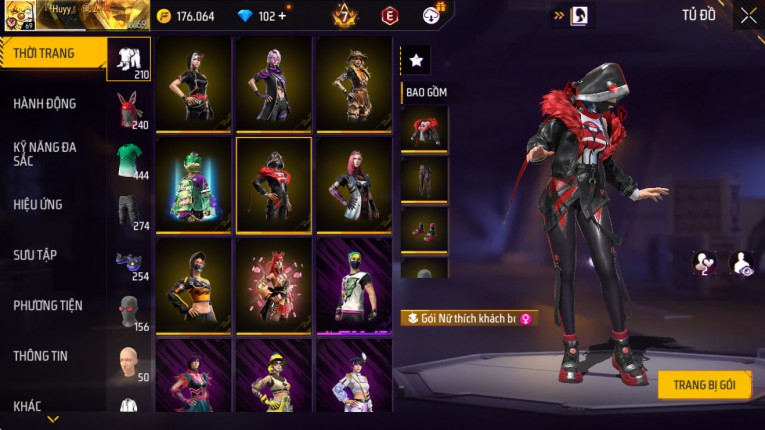The width and height of the screenshot is (765, 430).
Task: Open the PHƯƠNG TIỆN tab
Action: pyautogui.click(x=48, y=306)
